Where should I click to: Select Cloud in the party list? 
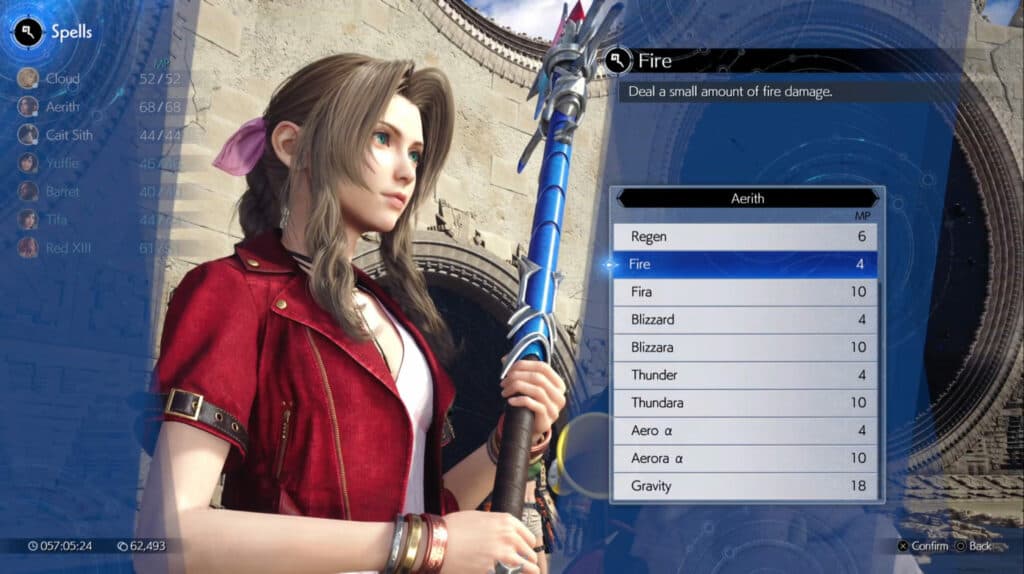62,78
